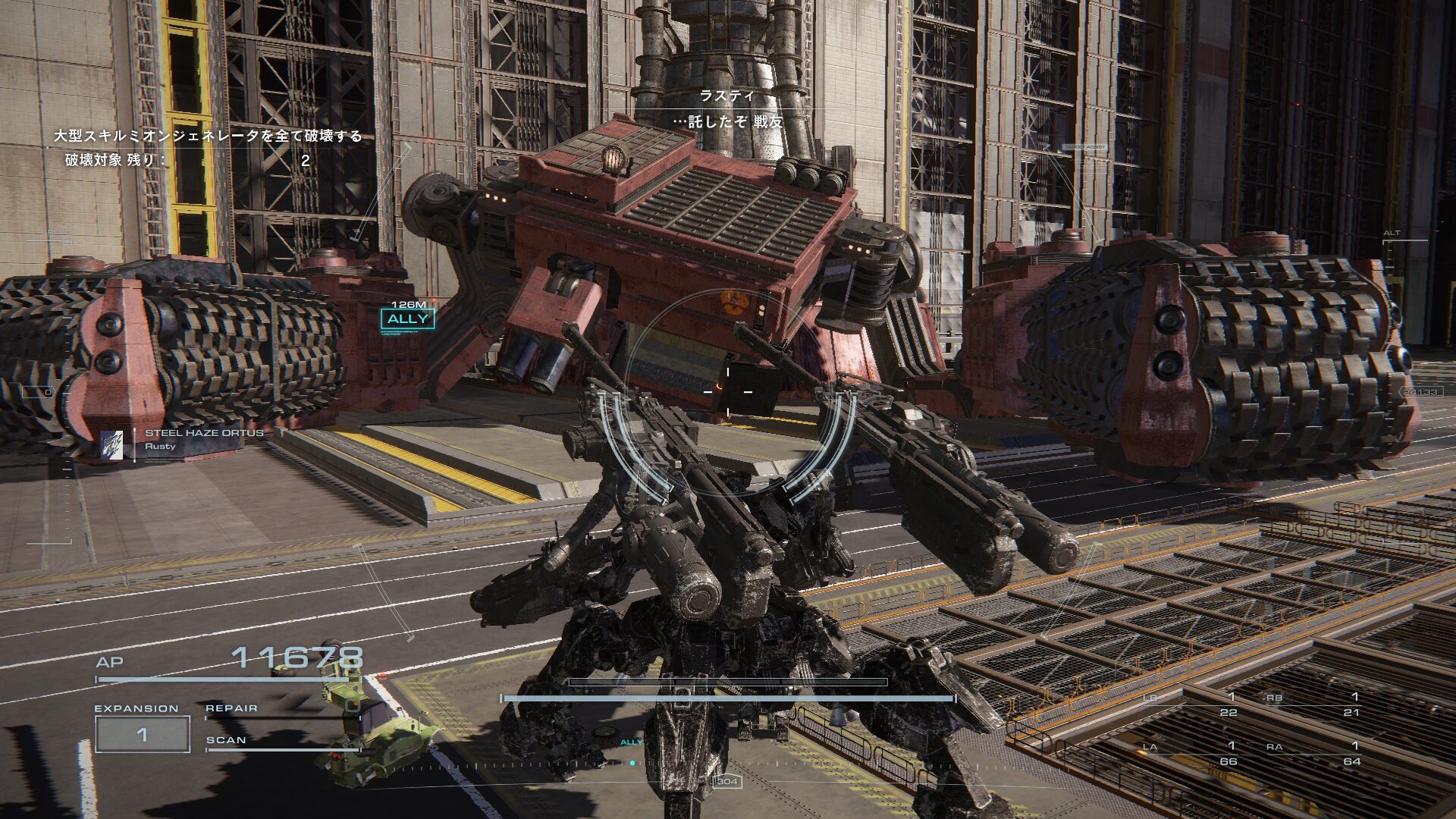Select the ALLY target marker
Image resolution: width=1456 pixels, height=819 pixels.
[408, 318]
